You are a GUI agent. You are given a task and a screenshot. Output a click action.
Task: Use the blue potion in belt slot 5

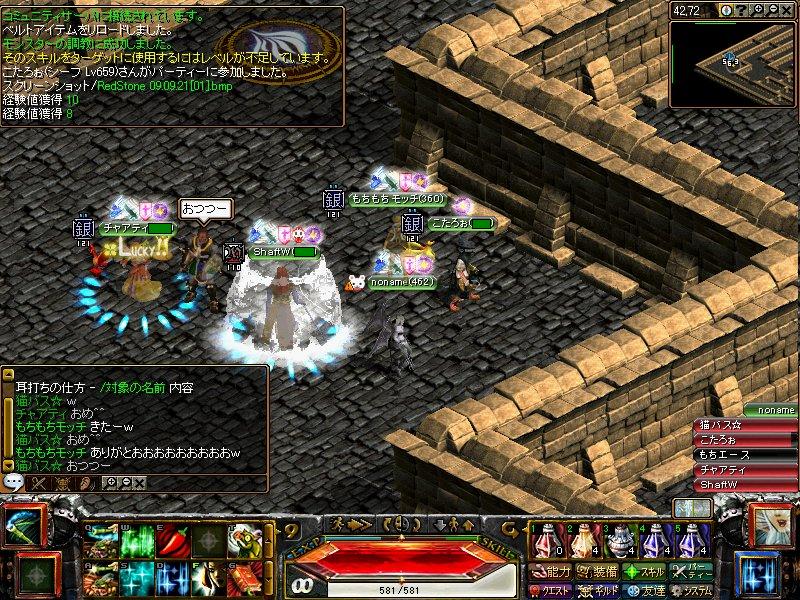pyautogui.click(x=692, y=541)
